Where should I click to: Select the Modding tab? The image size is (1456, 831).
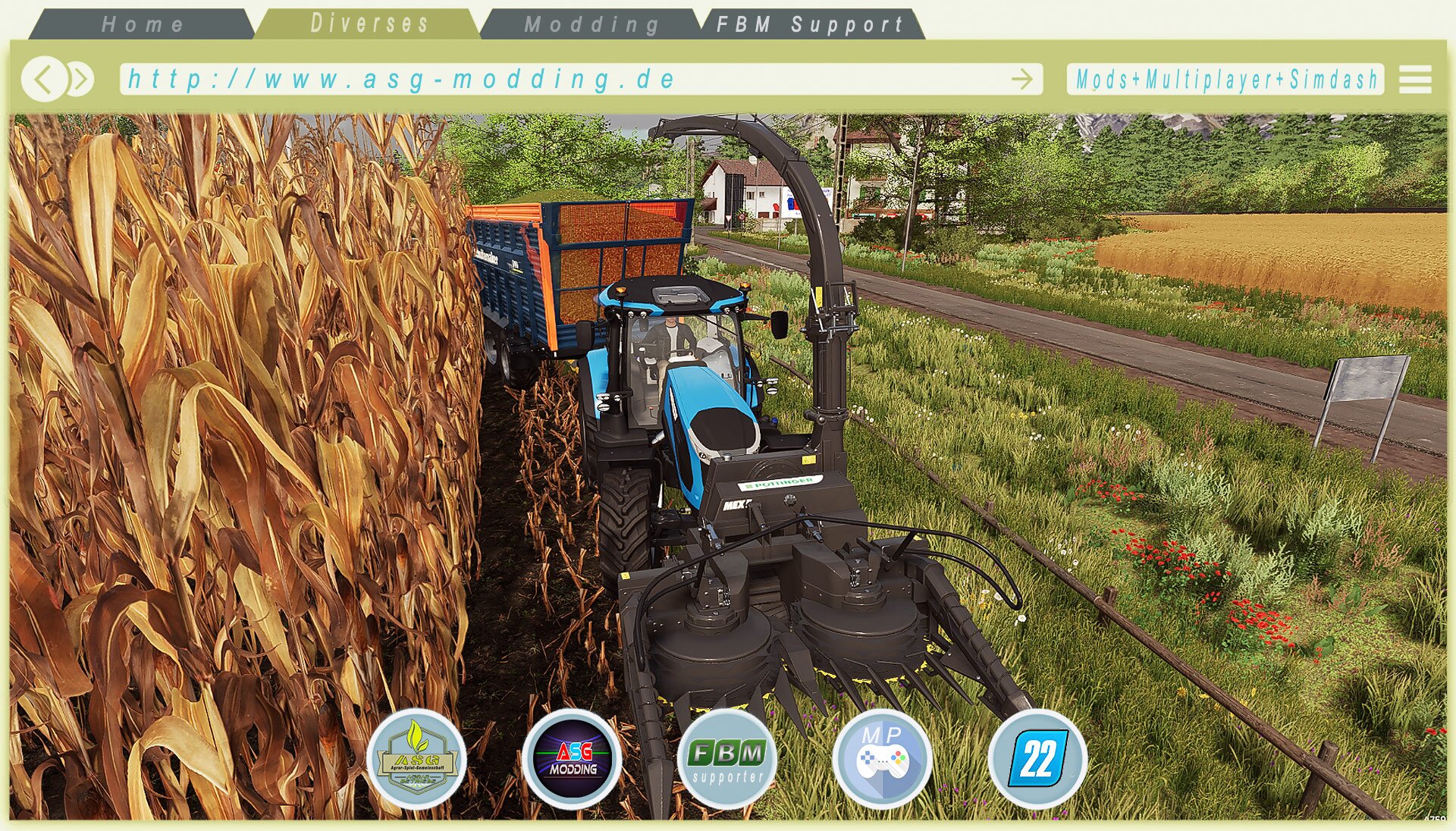click(591, 24)
